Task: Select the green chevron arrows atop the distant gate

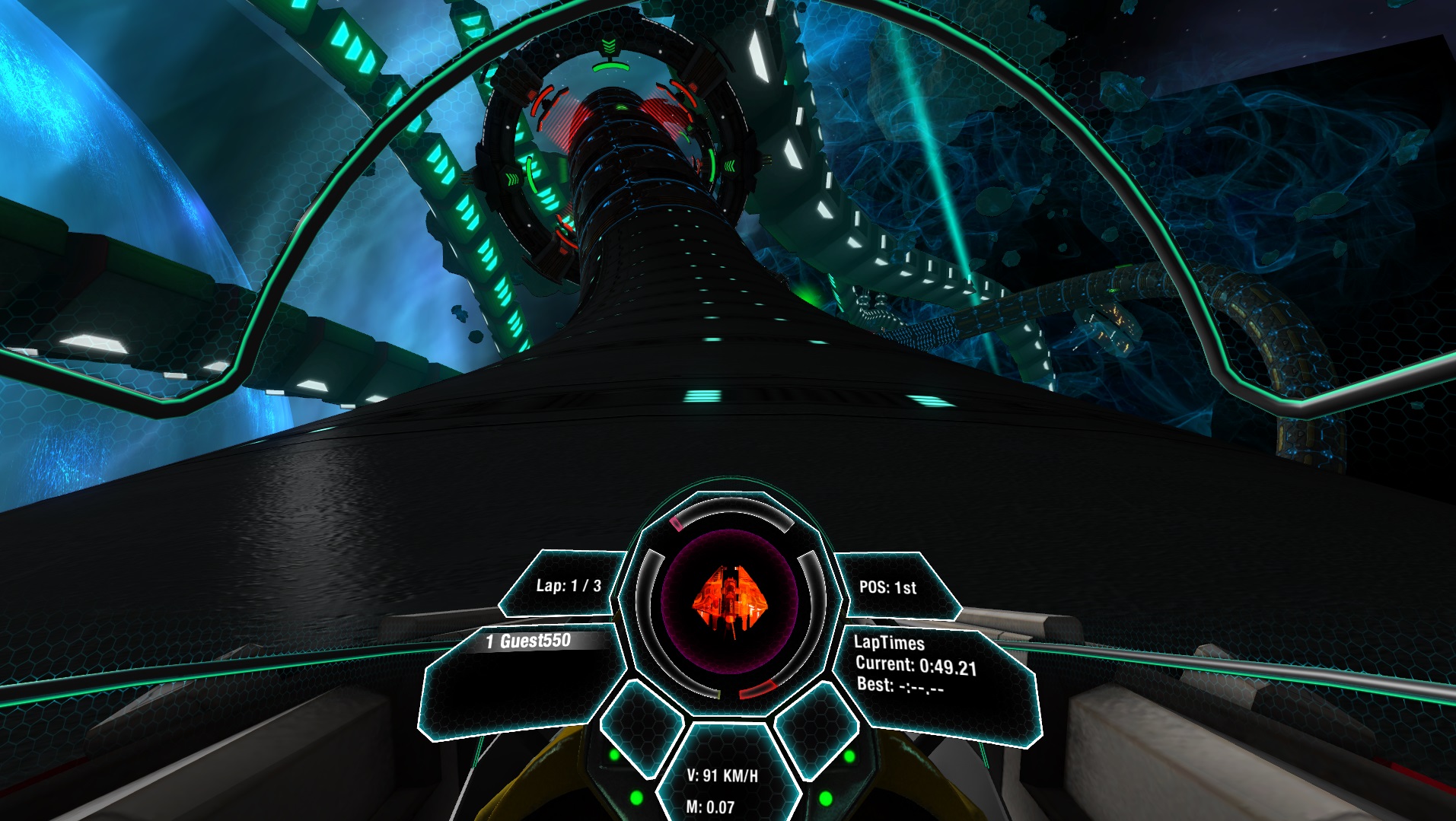Action: (x=609, y=44)
